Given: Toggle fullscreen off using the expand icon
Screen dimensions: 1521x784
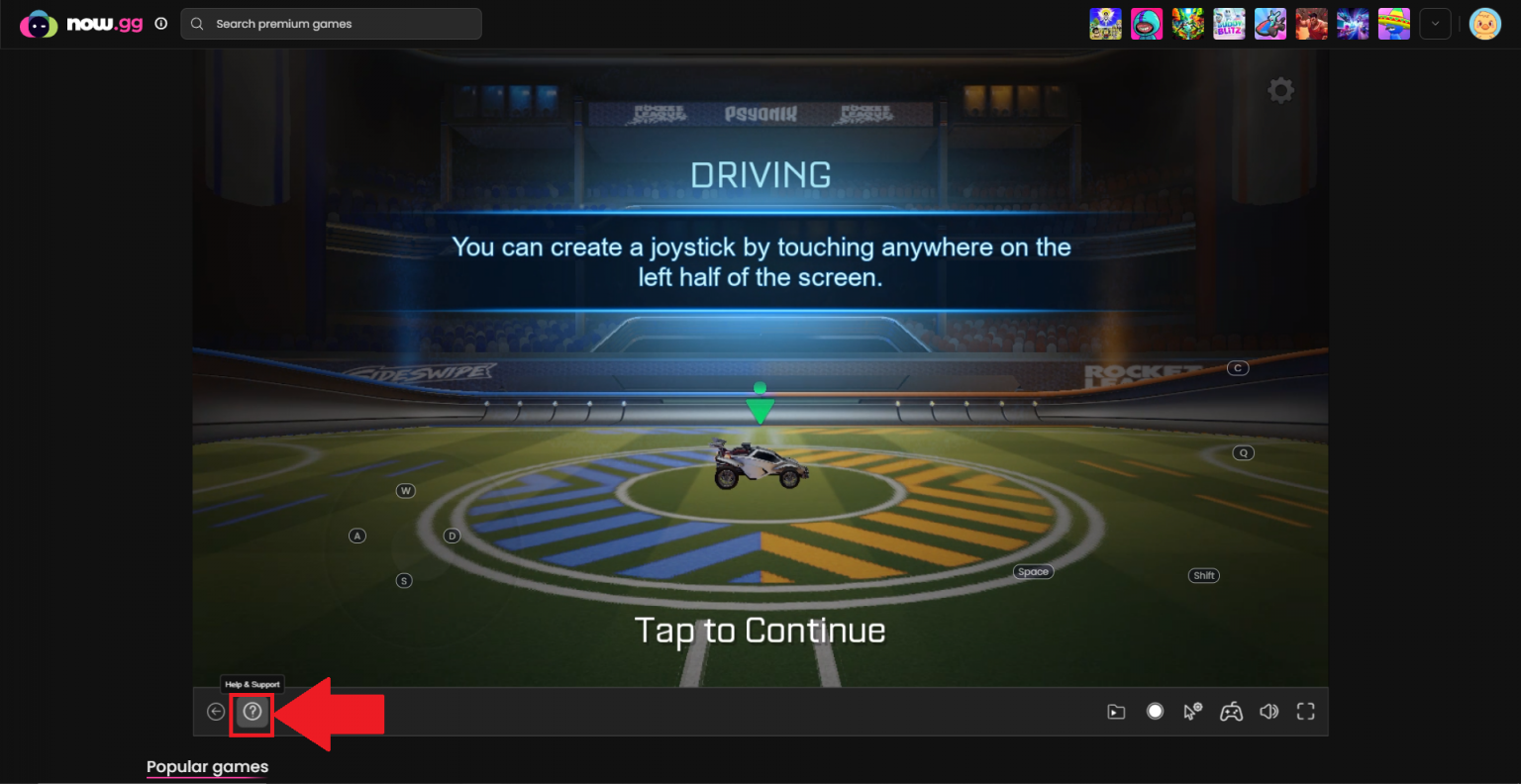Looking at the screenshot, I should tap(1305, 711).
